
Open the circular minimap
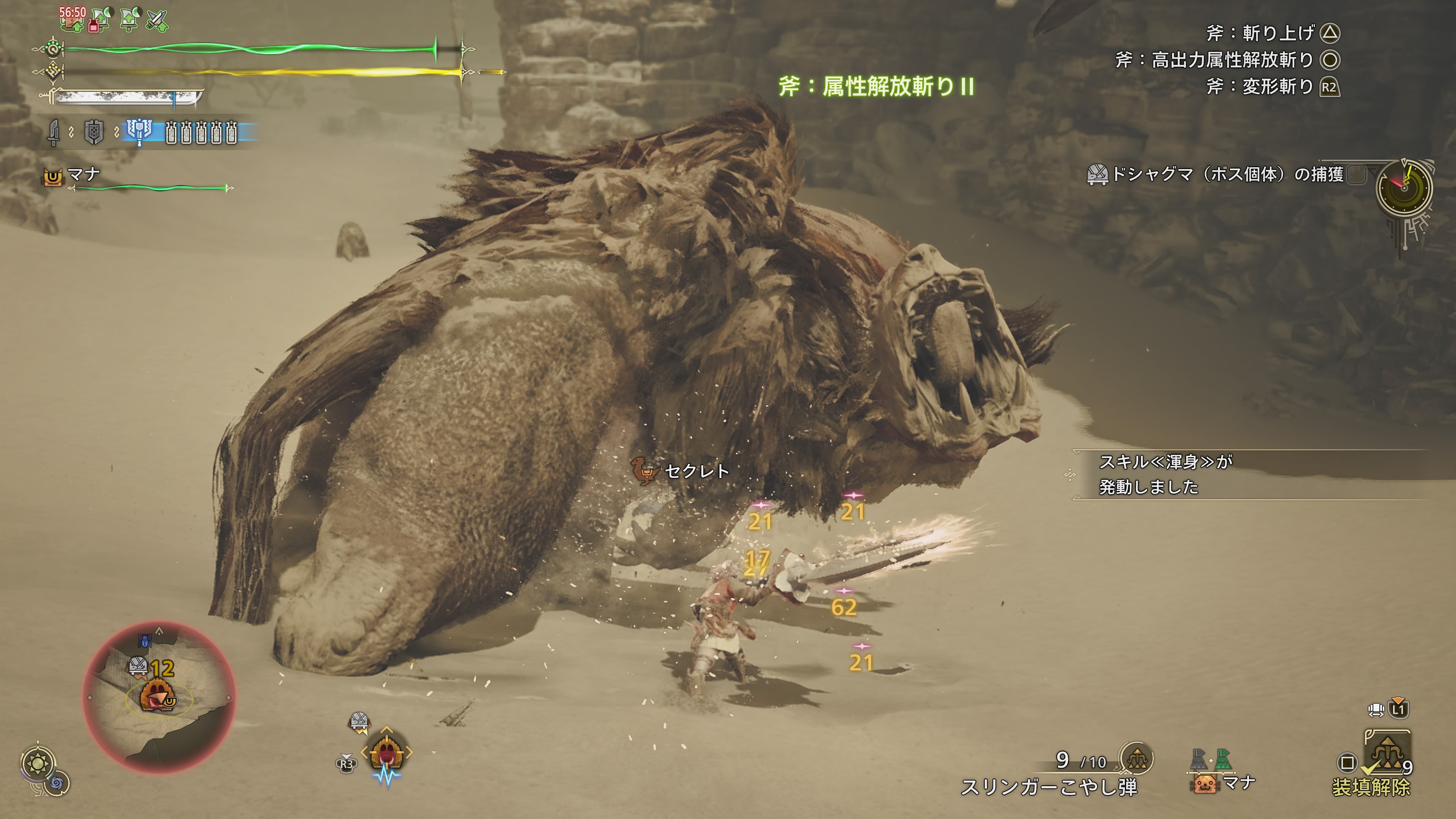(159, 697)
